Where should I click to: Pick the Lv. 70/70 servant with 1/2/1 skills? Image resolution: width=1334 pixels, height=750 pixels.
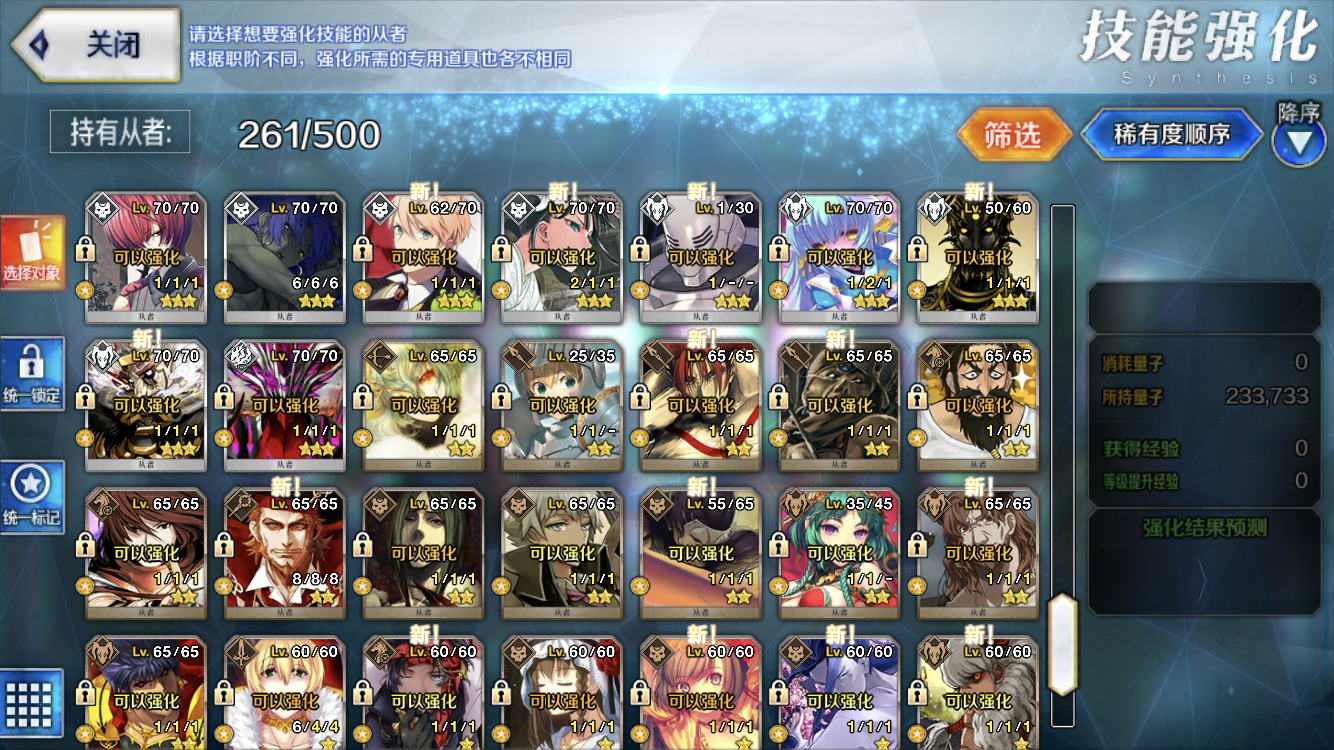point(838,258)
